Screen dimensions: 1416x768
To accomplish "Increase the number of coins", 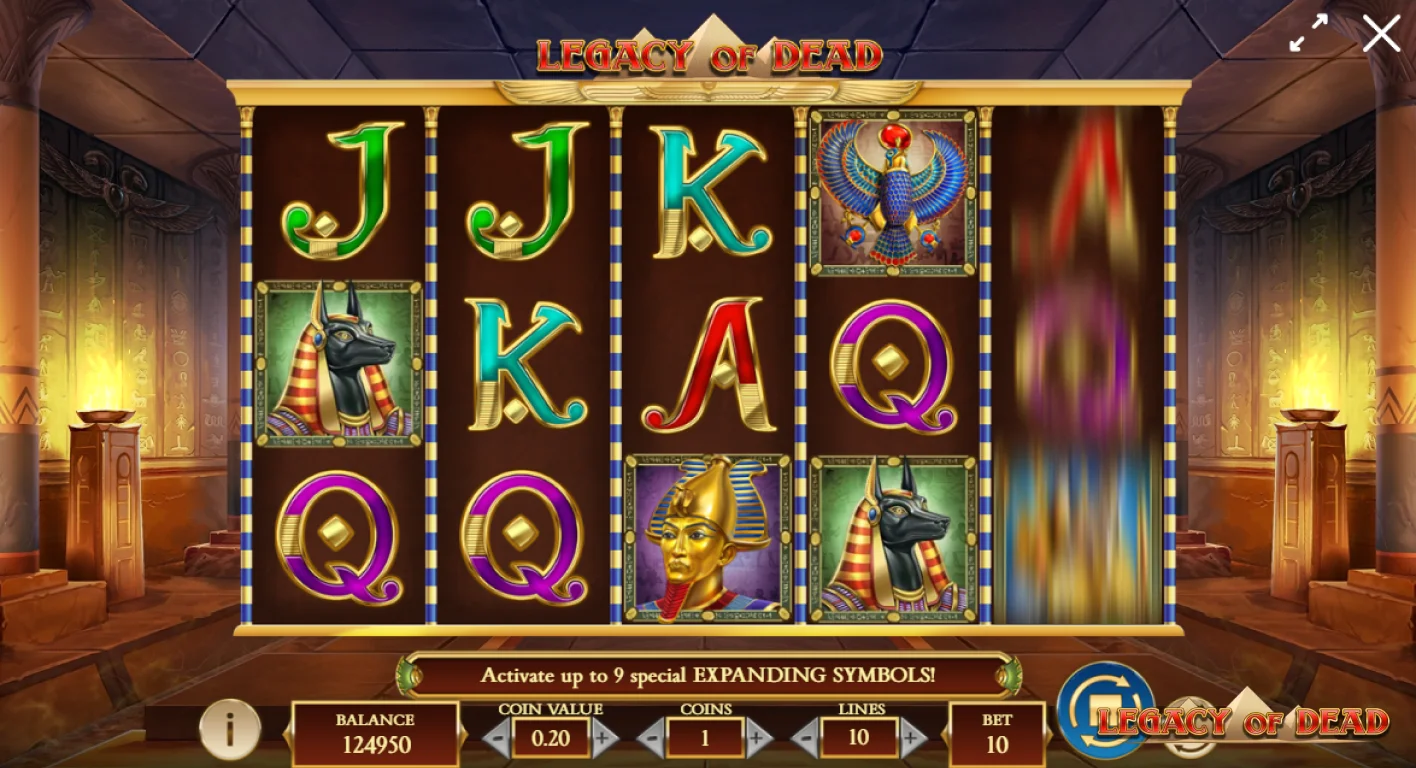I will 757,740.
